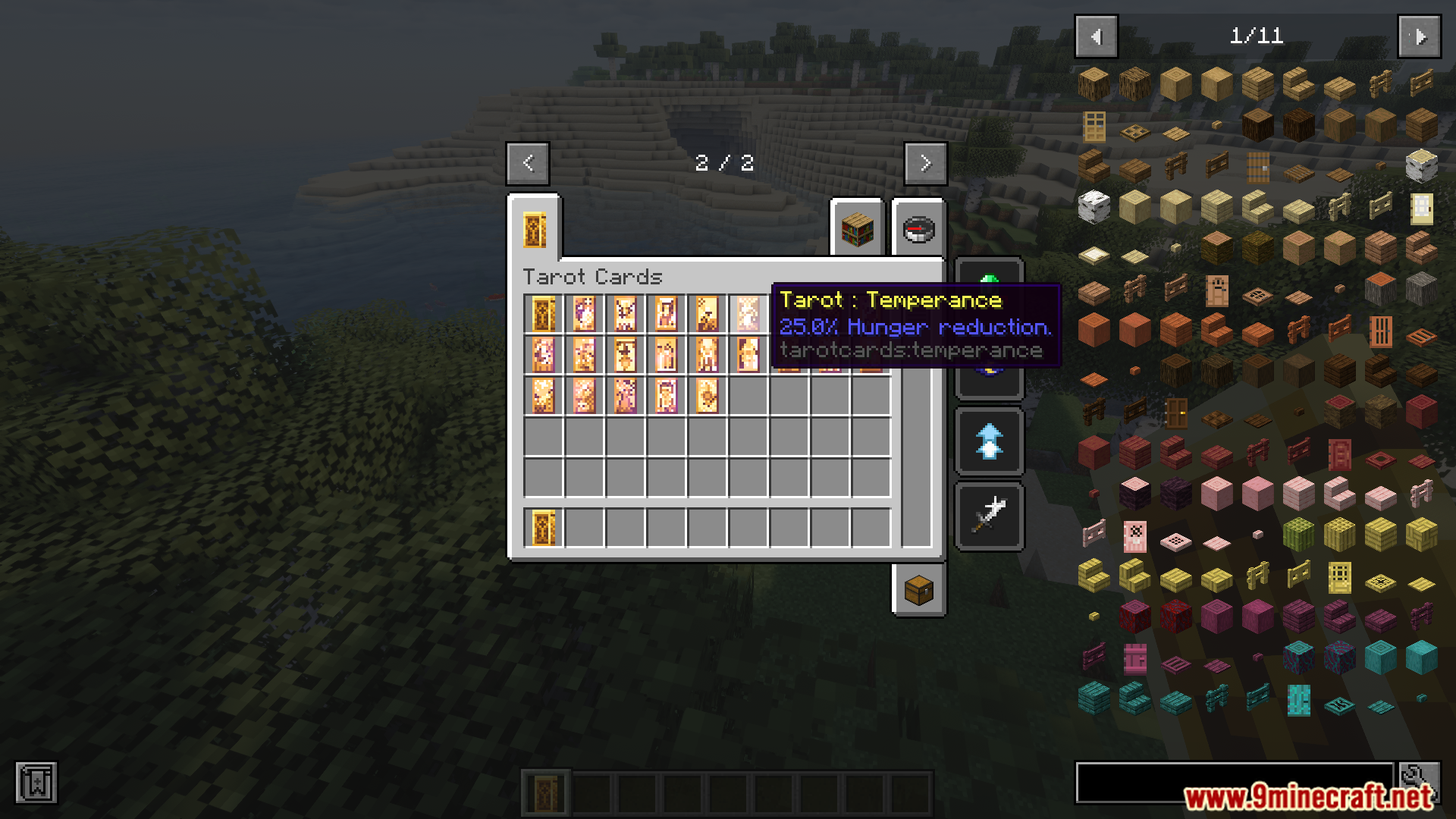Select the hovered Temperance tarot card
The image size is (1456, 819).
[748, 313]
